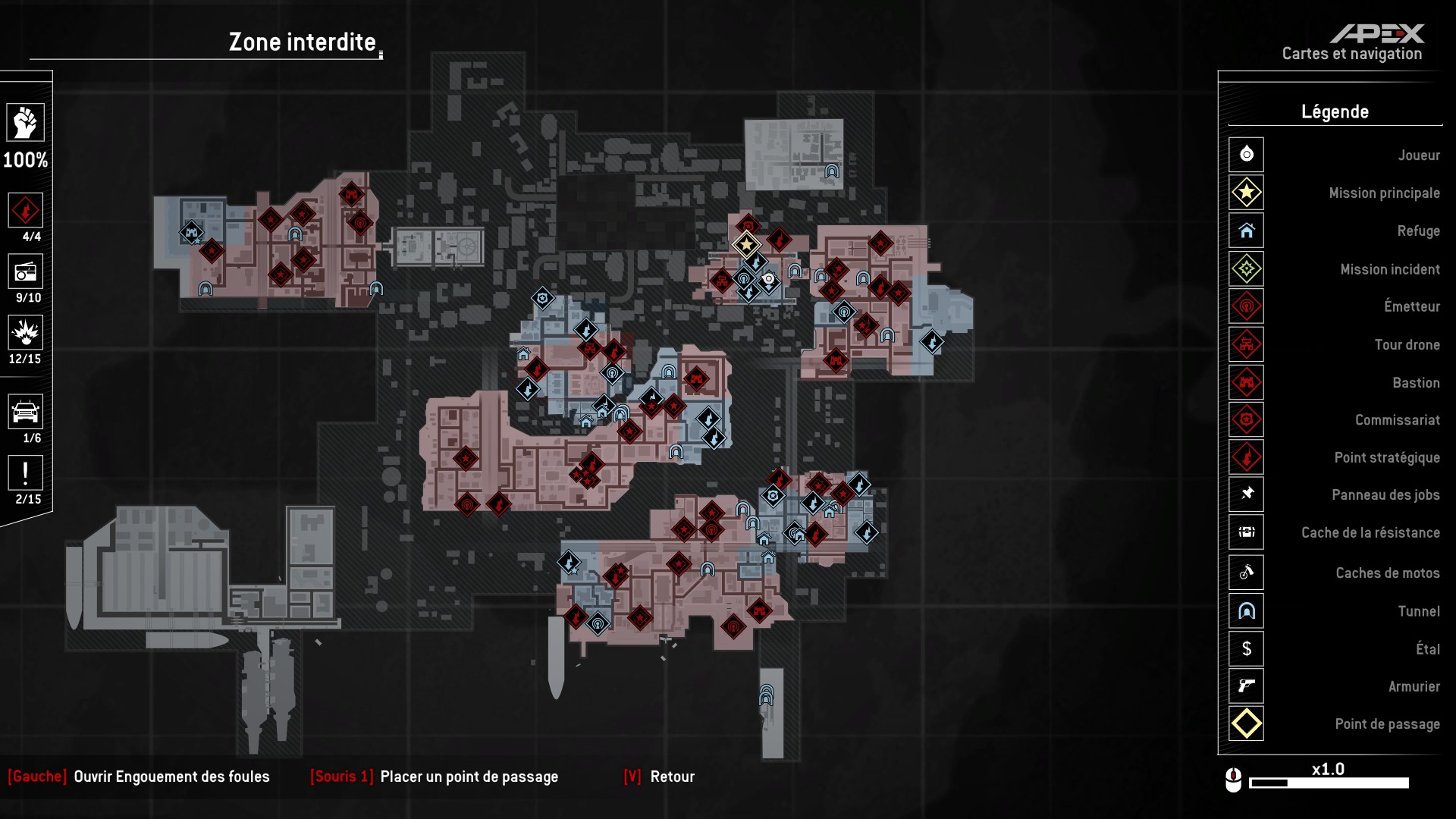Choose Commissariat in the legend
1456x819 pixels.
click(x=1246, y=419)
